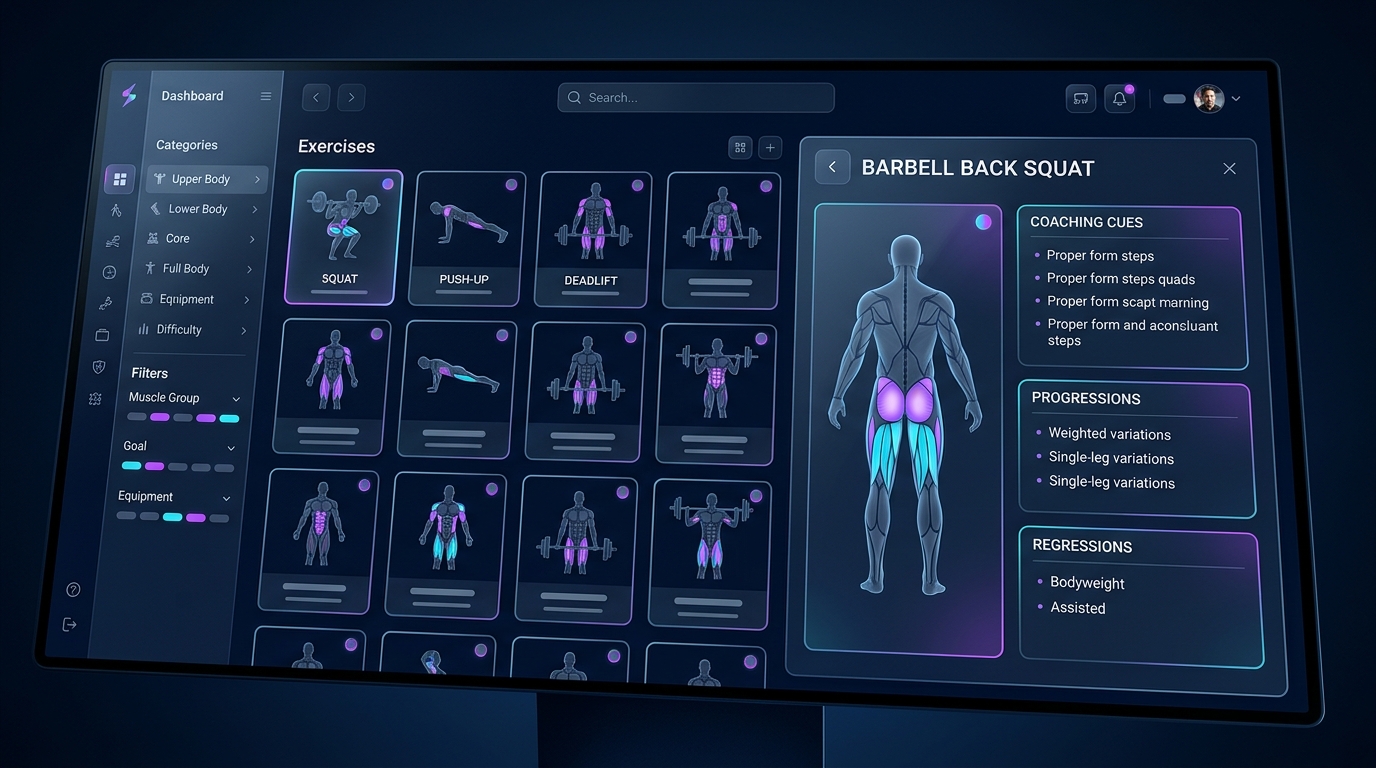
Task: Open the notifications bell
Action: (x=1119, y=99)
